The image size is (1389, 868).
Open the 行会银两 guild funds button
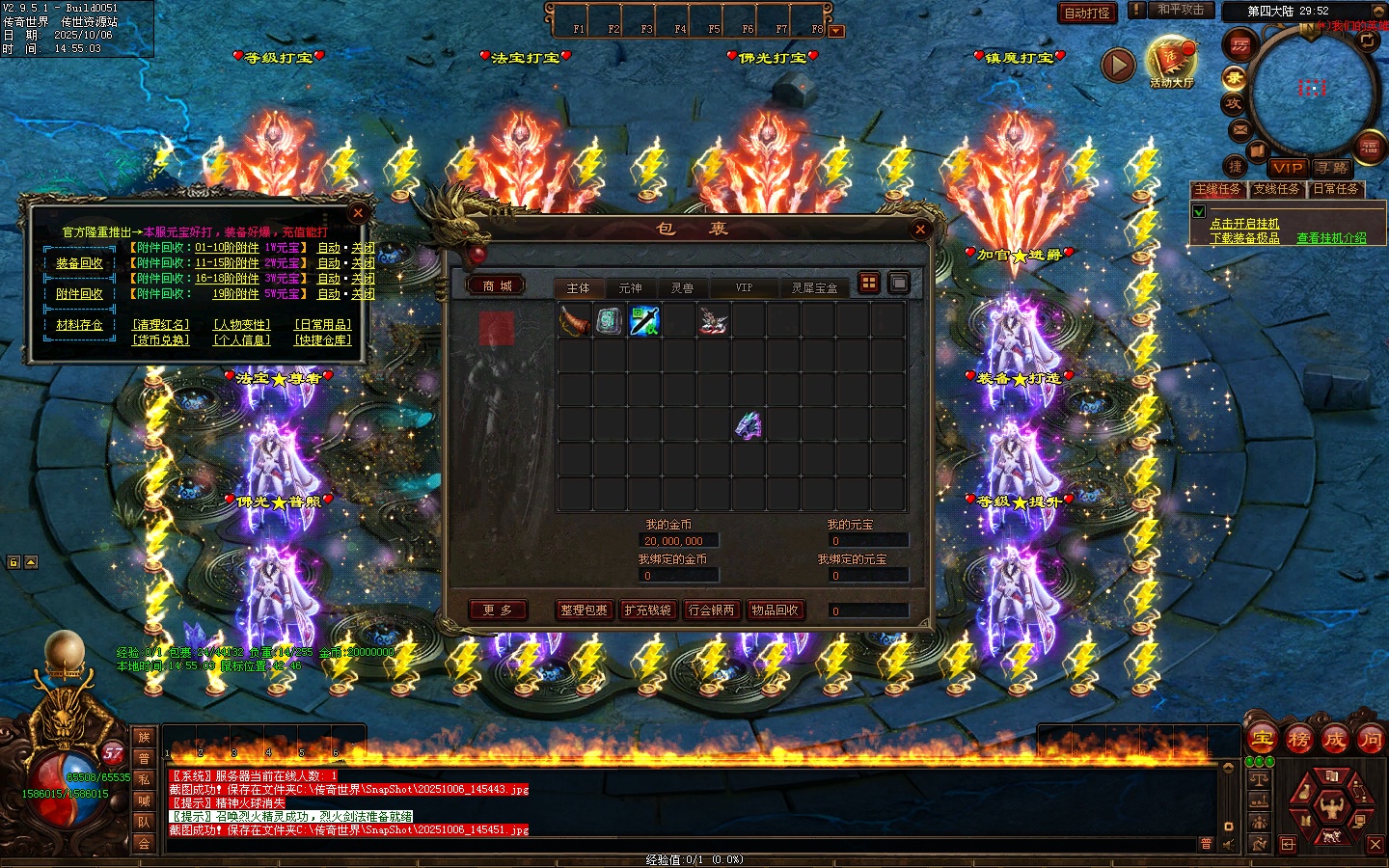(x=712, y=610)
